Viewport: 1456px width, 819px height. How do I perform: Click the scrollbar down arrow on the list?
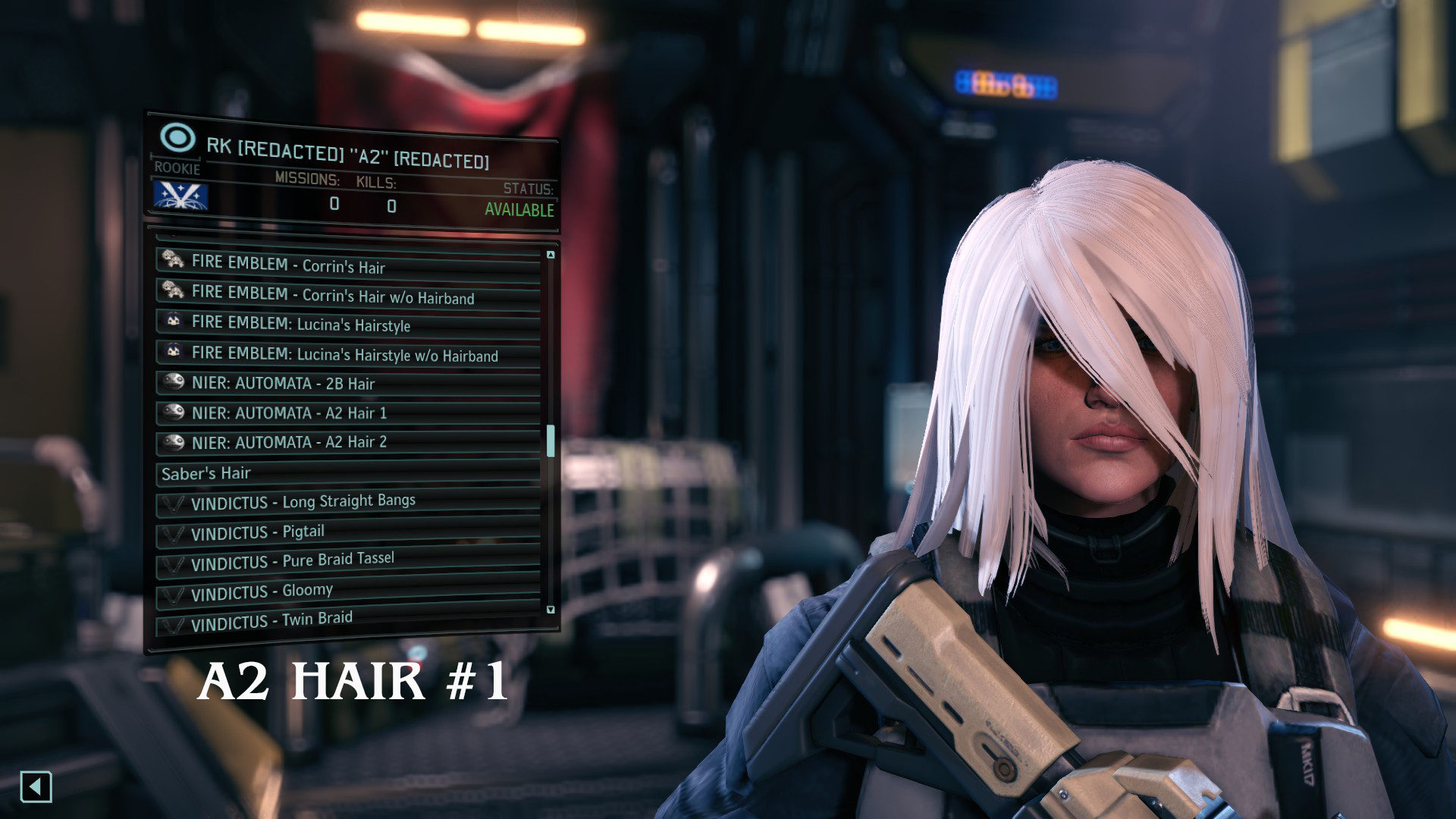tap(549, 608)
